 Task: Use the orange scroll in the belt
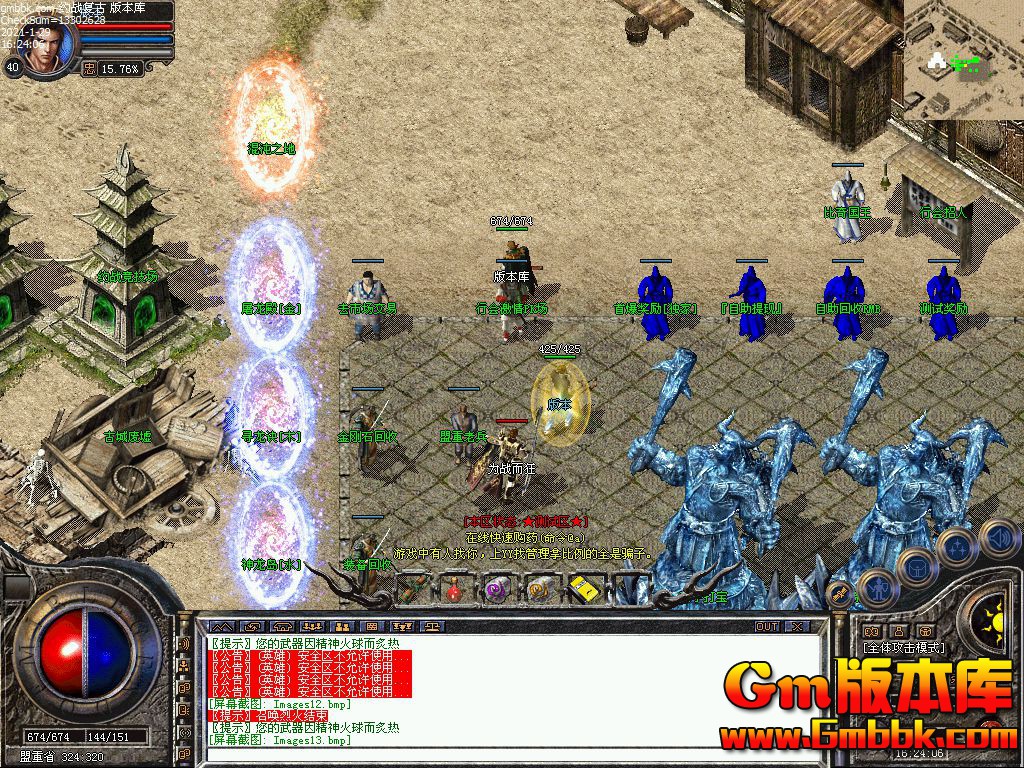[x=540, y=590]
